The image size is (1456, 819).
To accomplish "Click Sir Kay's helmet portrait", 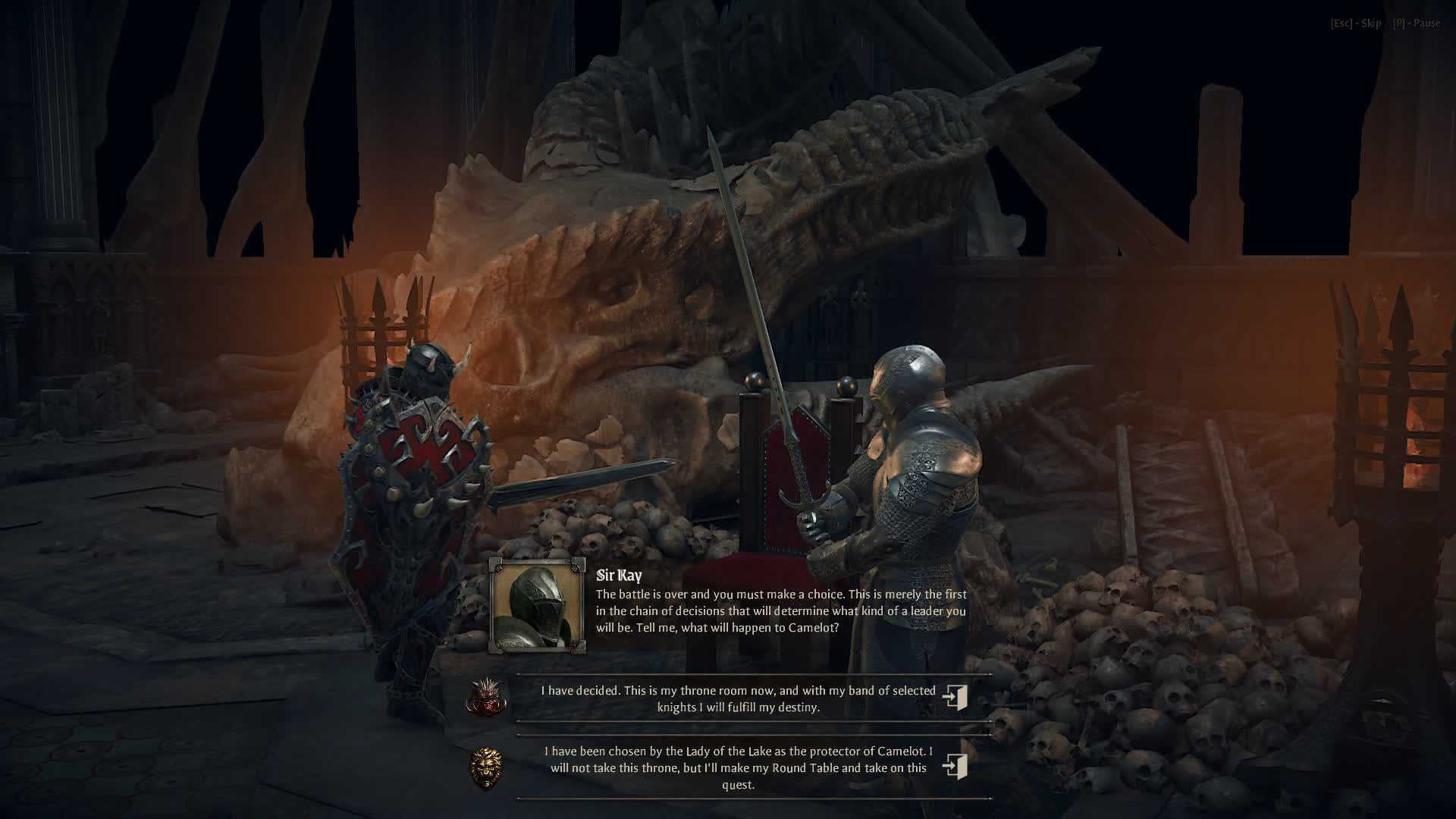I will pyautogui.click(x=538, y=606).
